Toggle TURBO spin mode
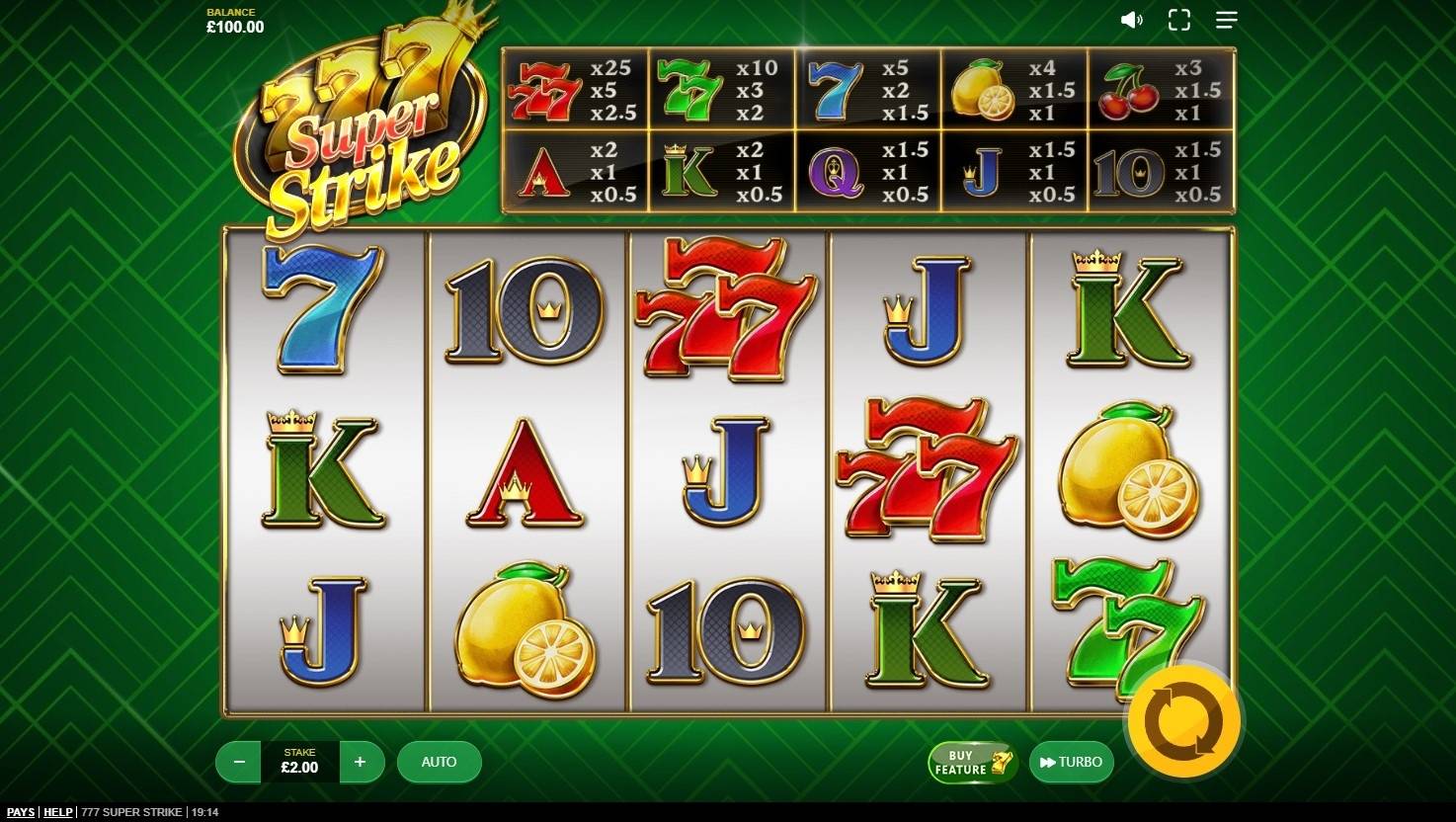The height and width of the screenshot is (822, 1456). click(x=1071, y=762)
